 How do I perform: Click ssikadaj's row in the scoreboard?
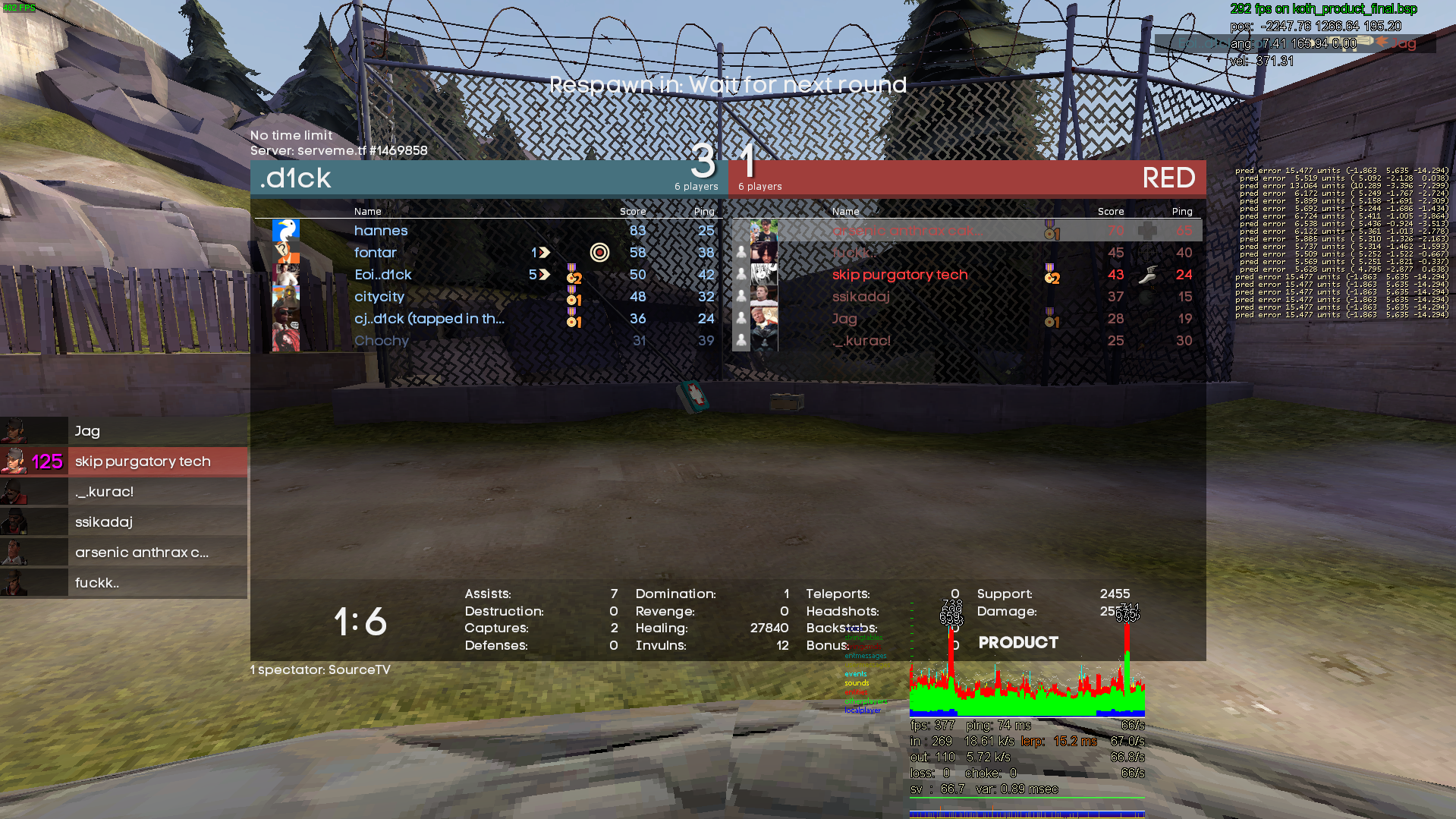tap(860, 297)
